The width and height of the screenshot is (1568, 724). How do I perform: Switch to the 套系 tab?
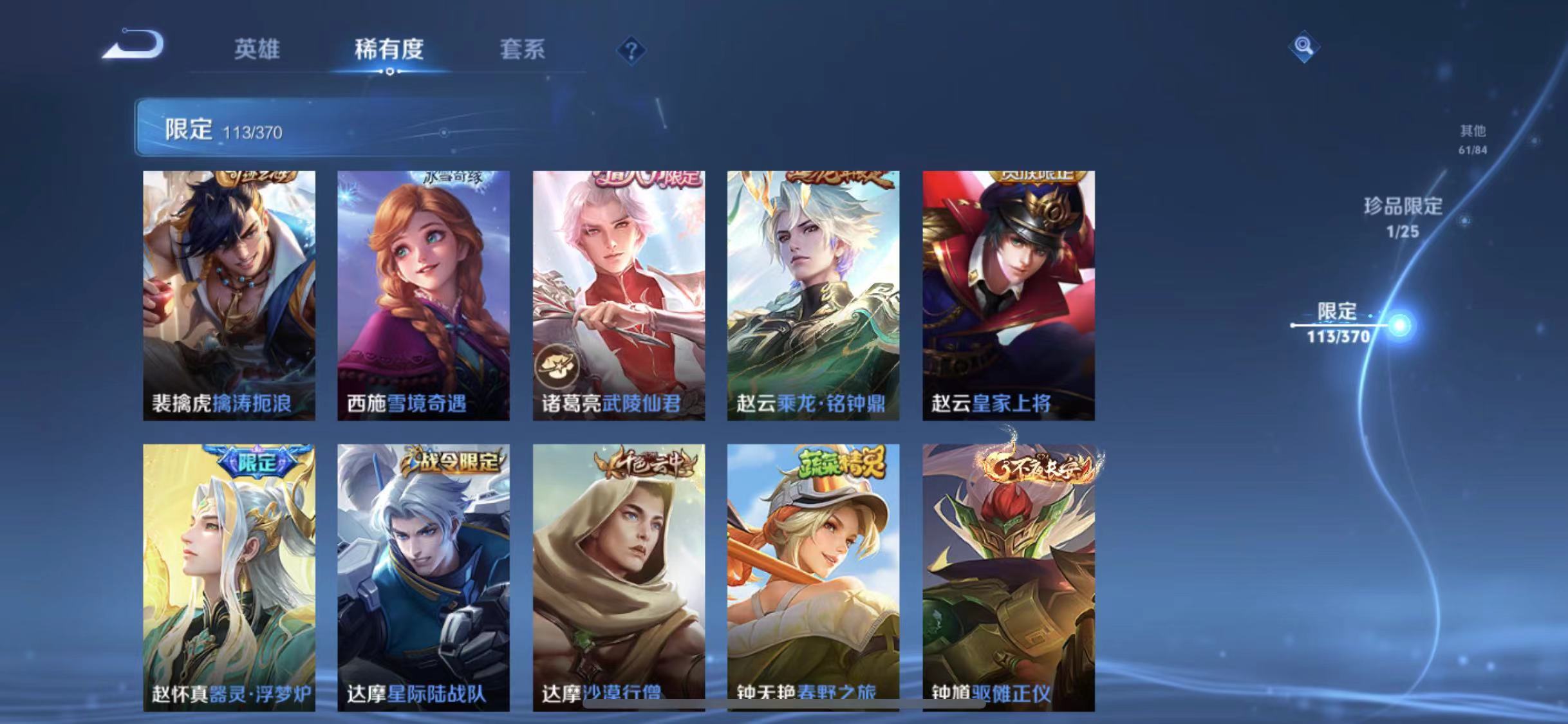pos(523,50)
